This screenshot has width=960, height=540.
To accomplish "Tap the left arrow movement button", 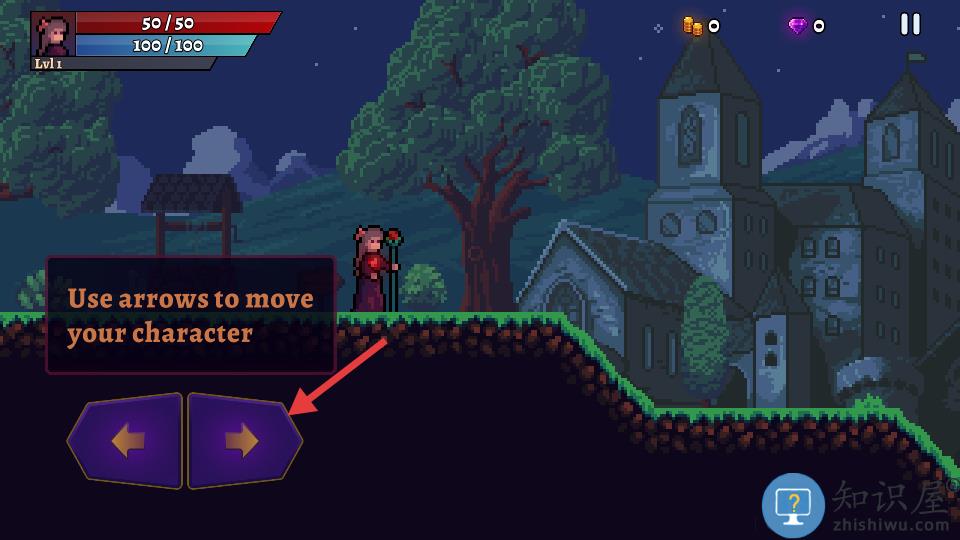I will [x=127, y=441].
